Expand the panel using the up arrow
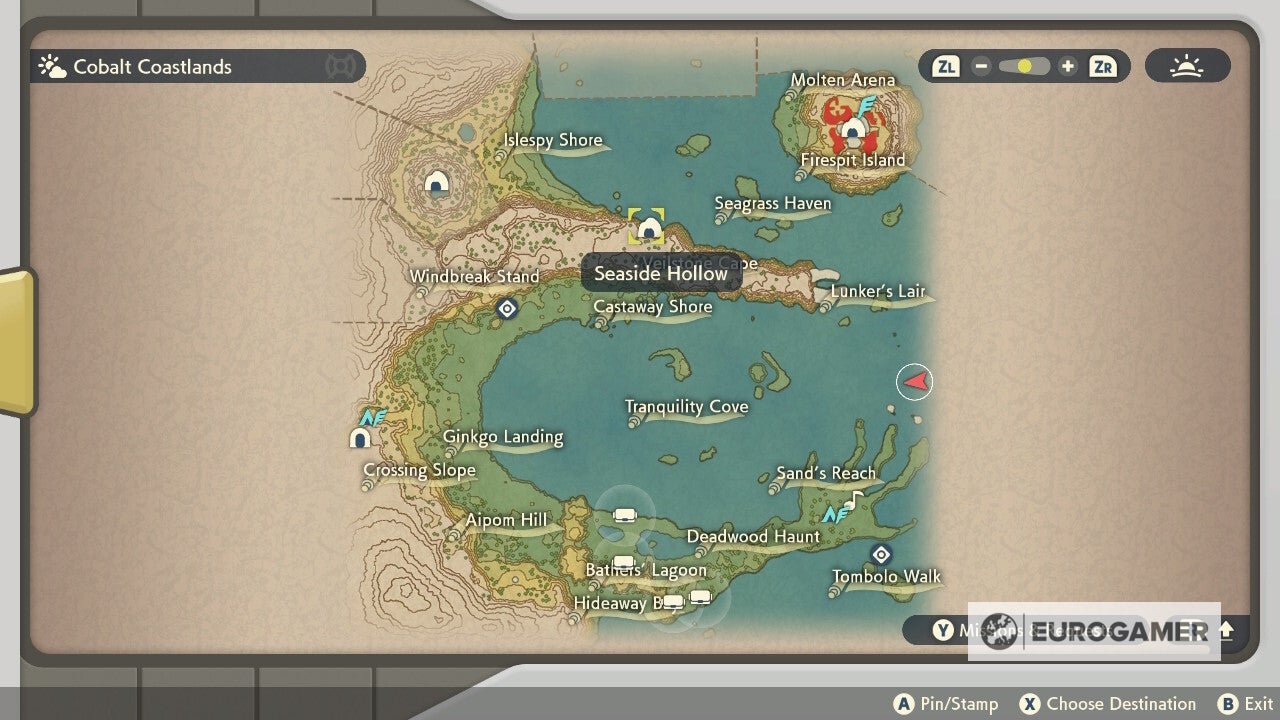The image size is (1280, 720). tap(1225, 631)
